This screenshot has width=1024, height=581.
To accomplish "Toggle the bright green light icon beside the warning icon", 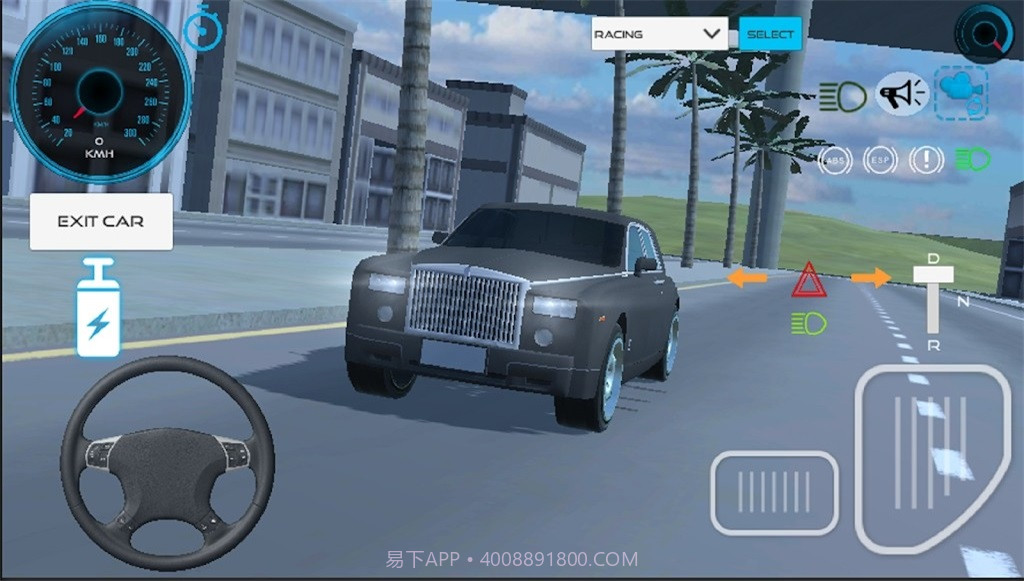I will [x=972, y=159].
